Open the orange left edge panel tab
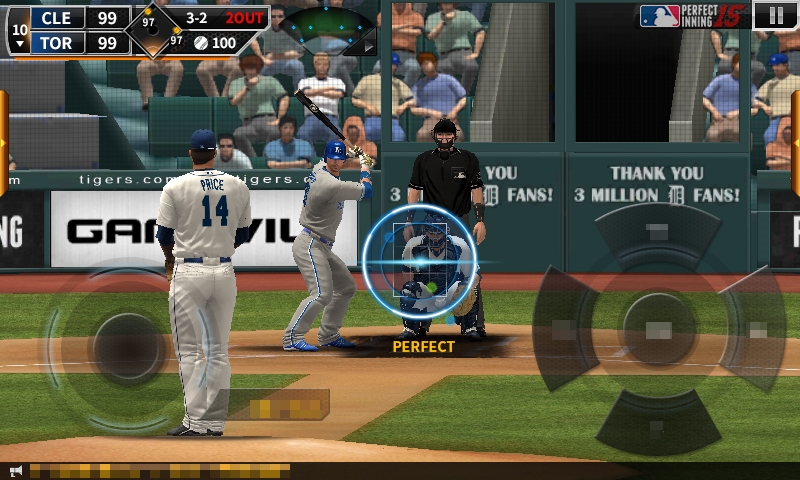Screen dimensions: 800x480 tap(4, 142)
